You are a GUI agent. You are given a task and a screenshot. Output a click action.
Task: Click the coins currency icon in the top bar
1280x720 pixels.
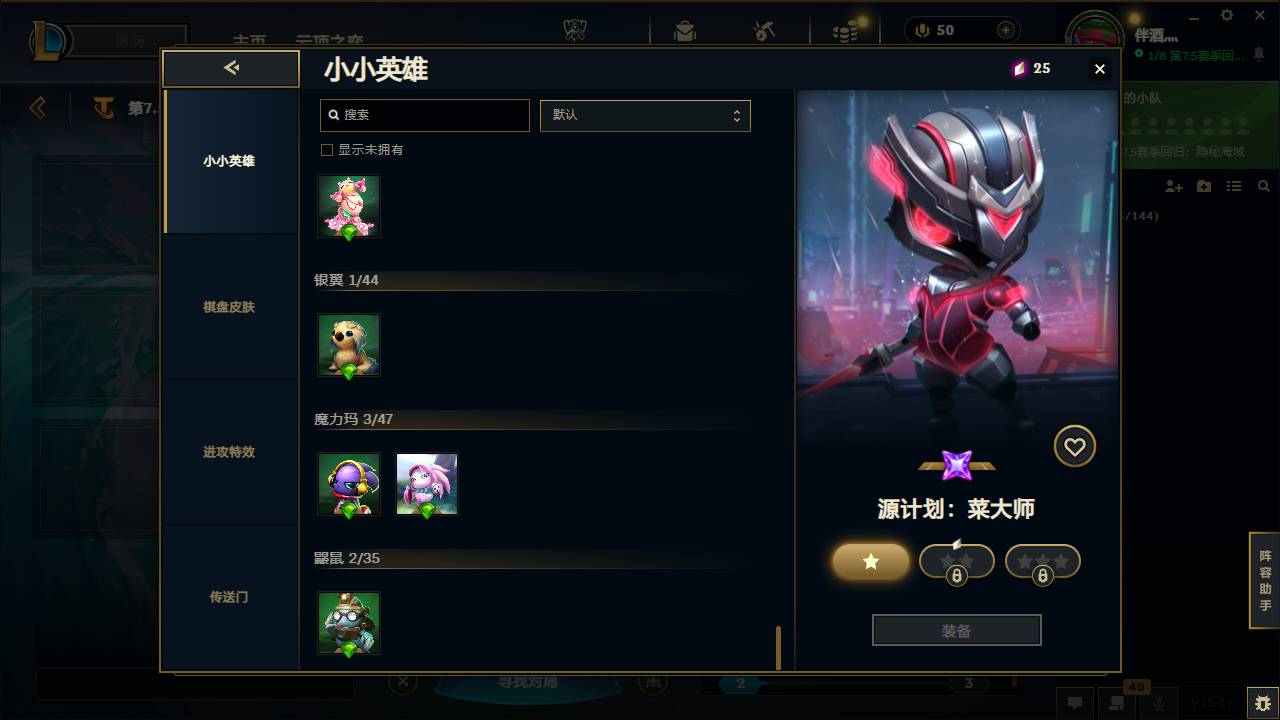845,30
